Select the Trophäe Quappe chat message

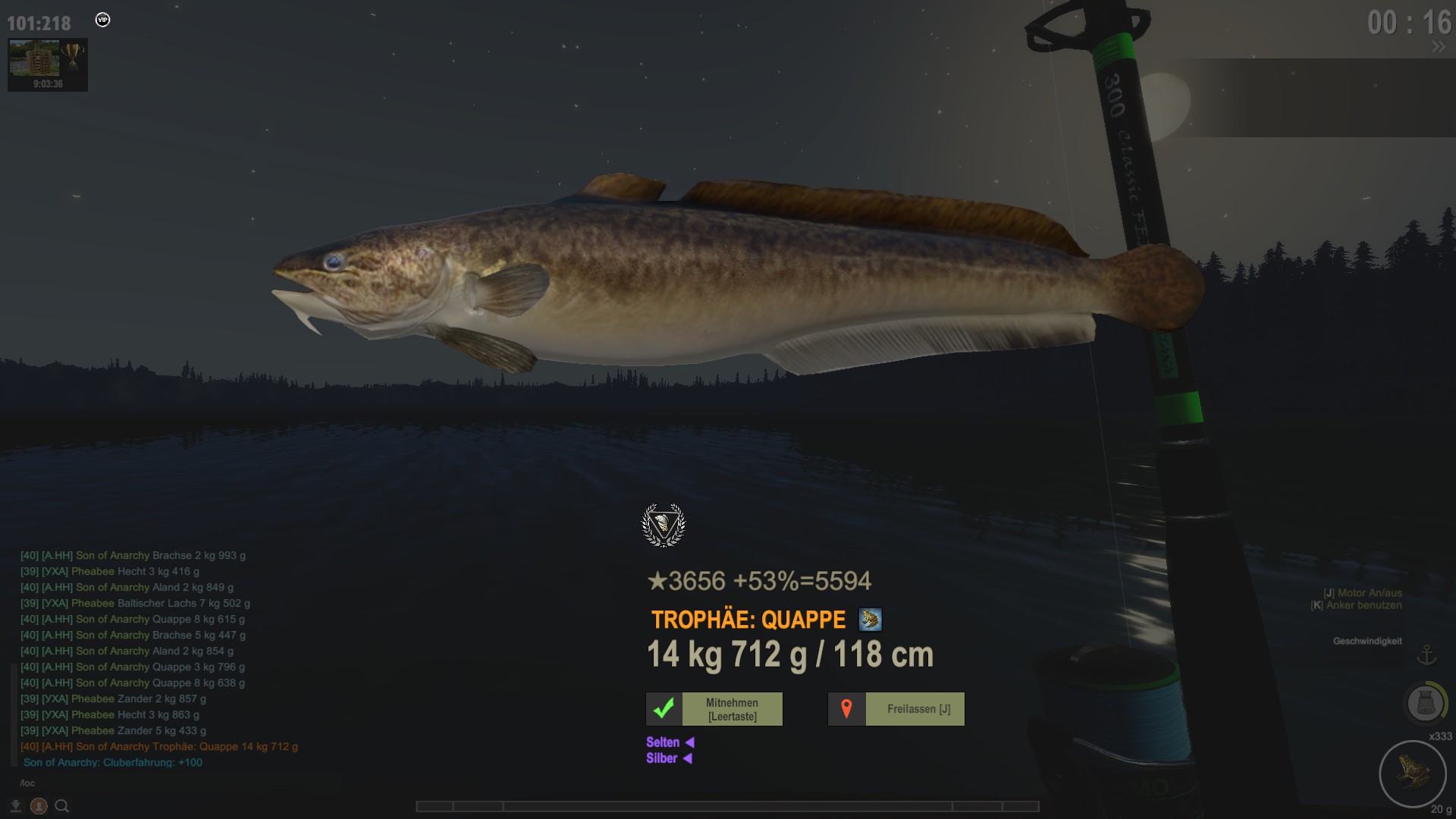(x=159, y=746)
